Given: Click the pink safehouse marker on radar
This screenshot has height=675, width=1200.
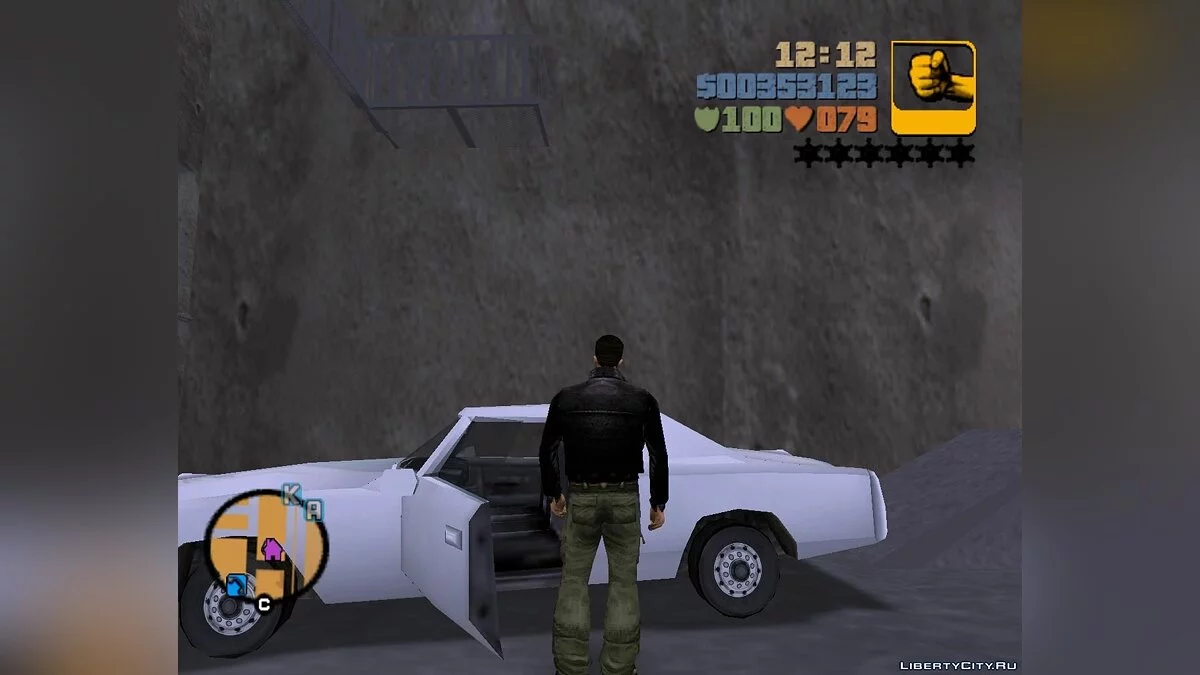Looking at the screenshot, I should (x=271, y=548).
